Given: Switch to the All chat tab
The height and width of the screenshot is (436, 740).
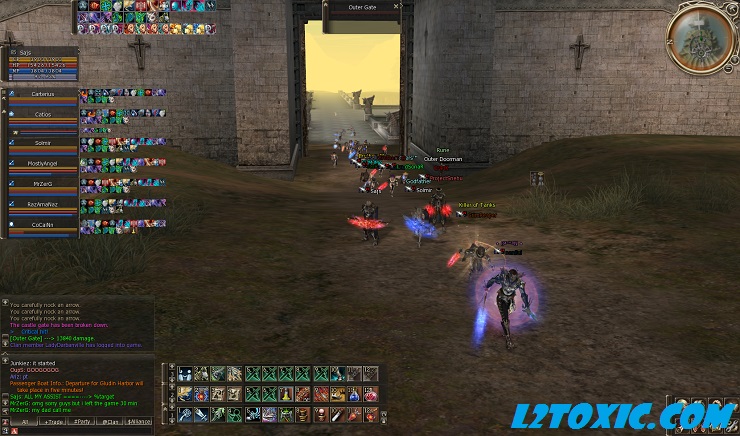Looking at the screenshot, I should [x=25, y=422].
